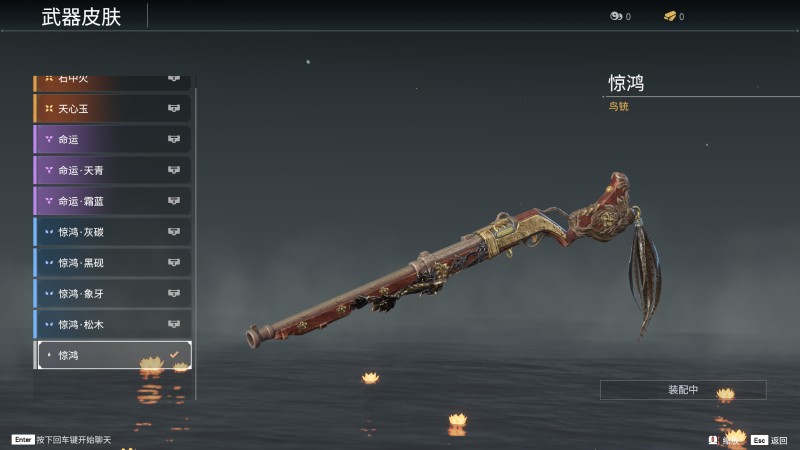Viewport: 800px width, 450px height.
Task: Choose the 惊鸿·黑砚 skin
Action: click(112, 263)
